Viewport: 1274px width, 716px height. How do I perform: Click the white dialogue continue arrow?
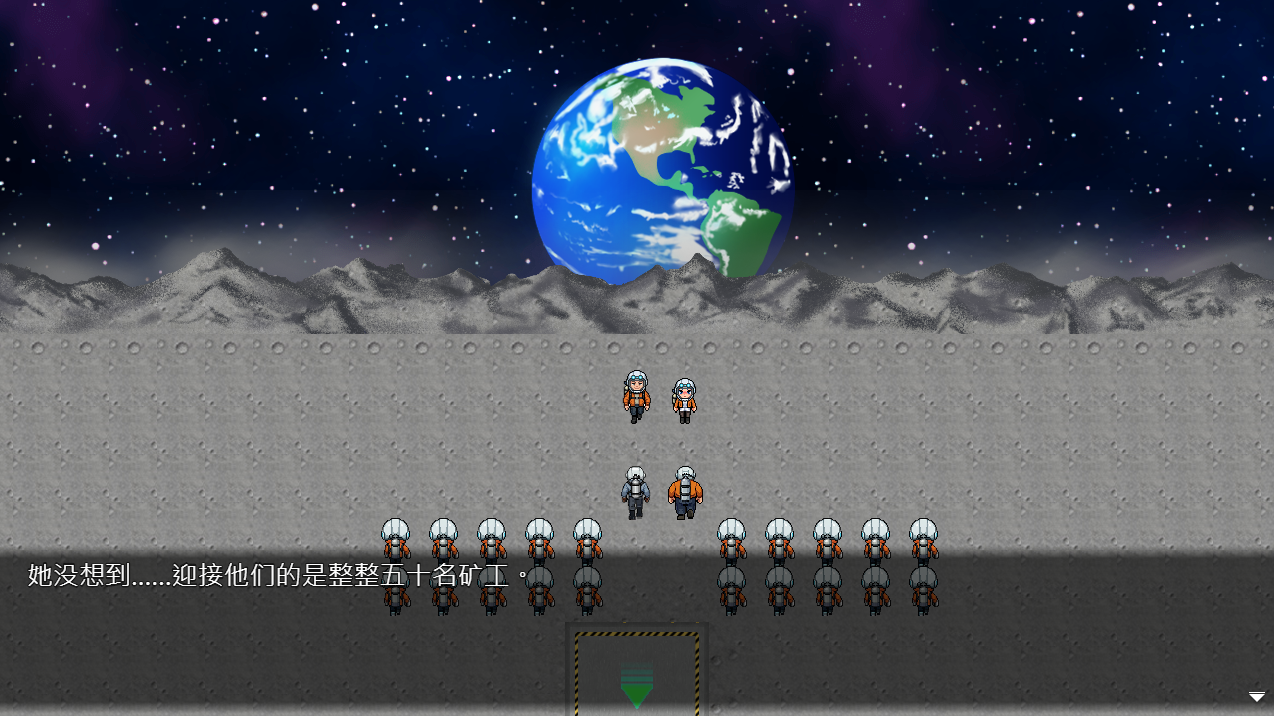coord(1257,697)
